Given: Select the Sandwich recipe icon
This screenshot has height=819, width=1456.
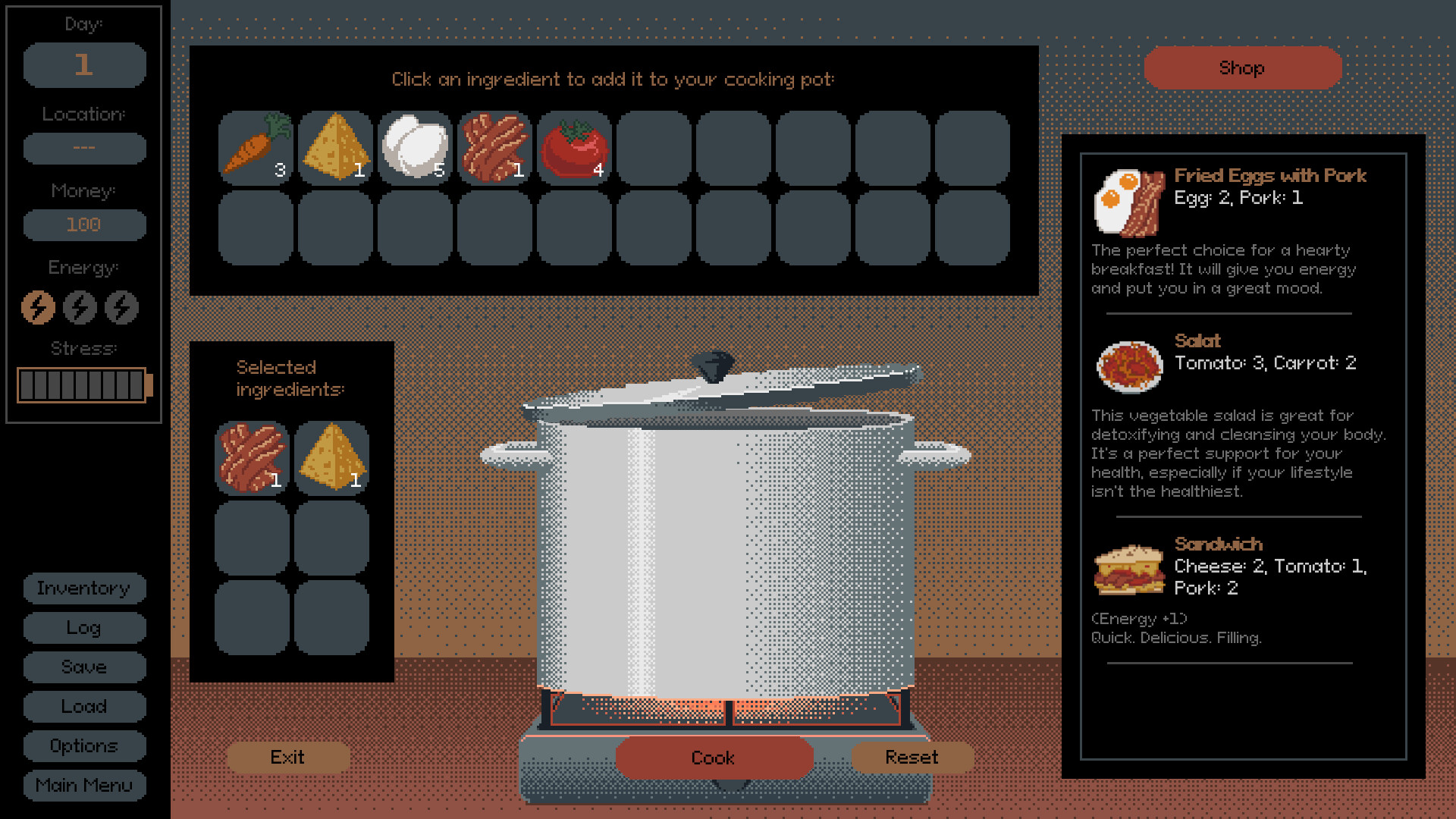Looking at the screenshot, I should (1129, 570).
